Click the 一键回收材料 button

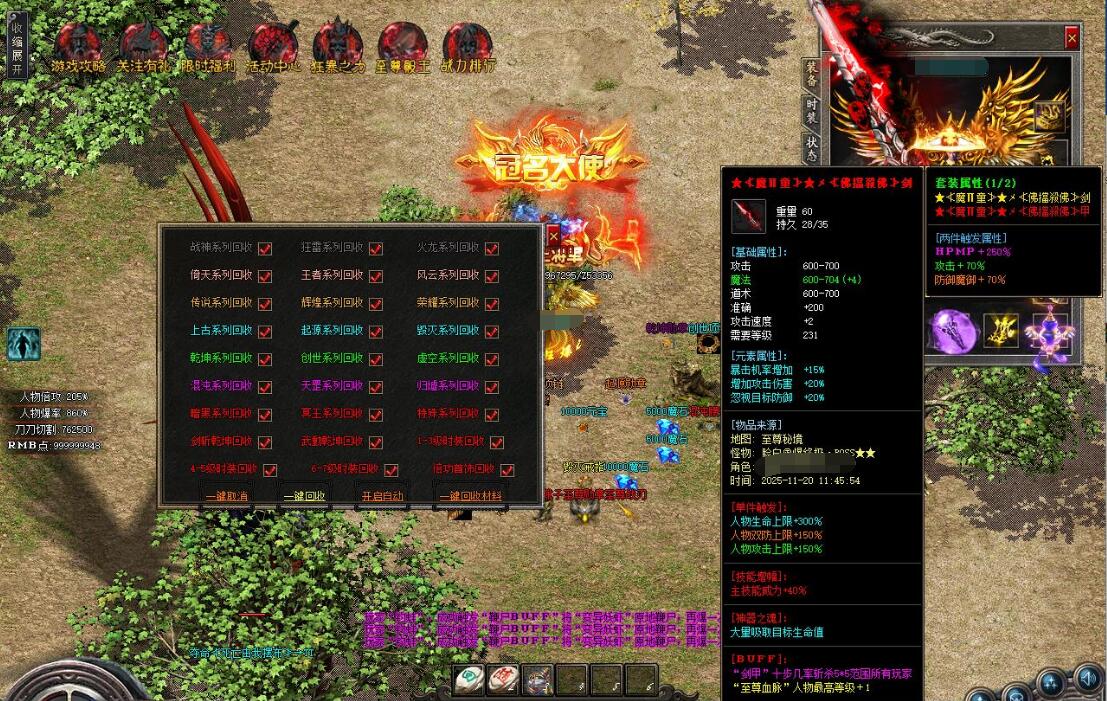point(473,495)
